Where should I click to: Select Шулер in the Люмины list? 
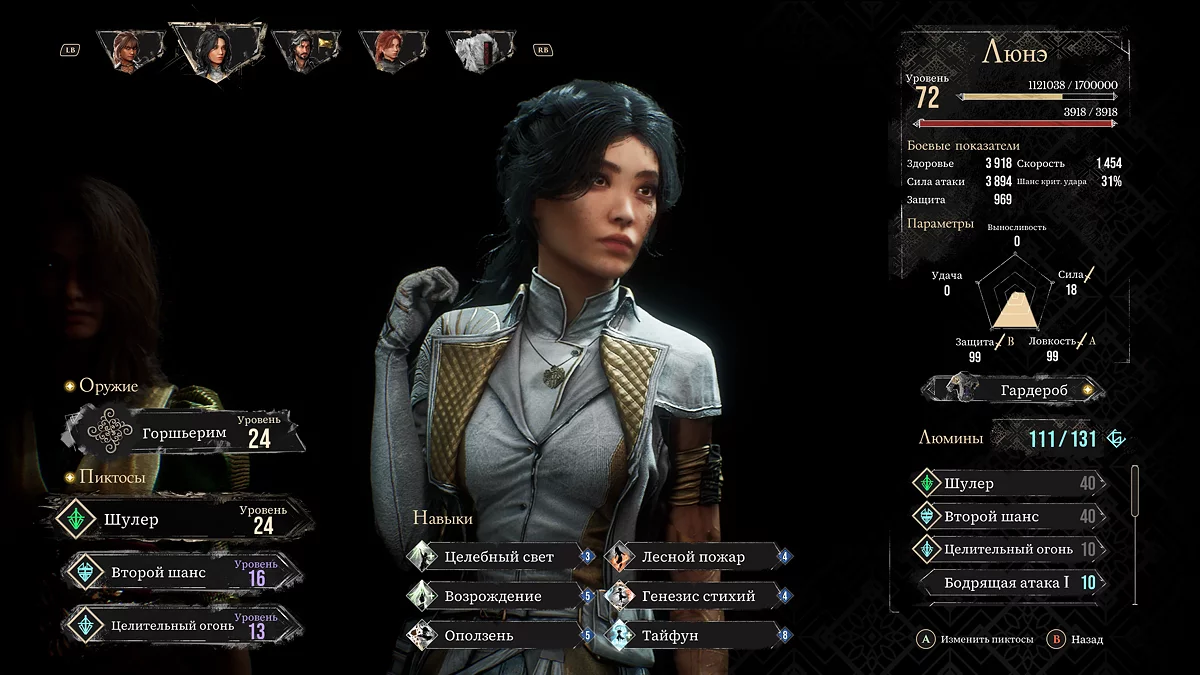(1008, 484)
